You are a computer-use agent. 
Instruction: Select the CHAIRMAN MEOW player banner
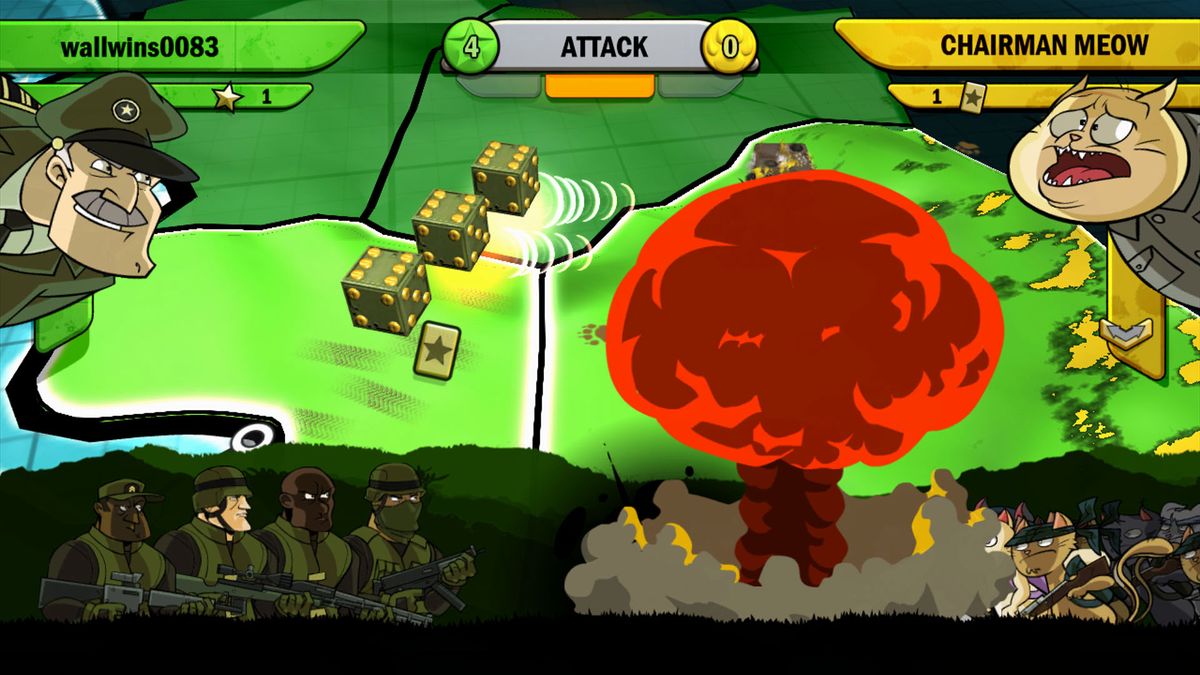(1015, 44)
